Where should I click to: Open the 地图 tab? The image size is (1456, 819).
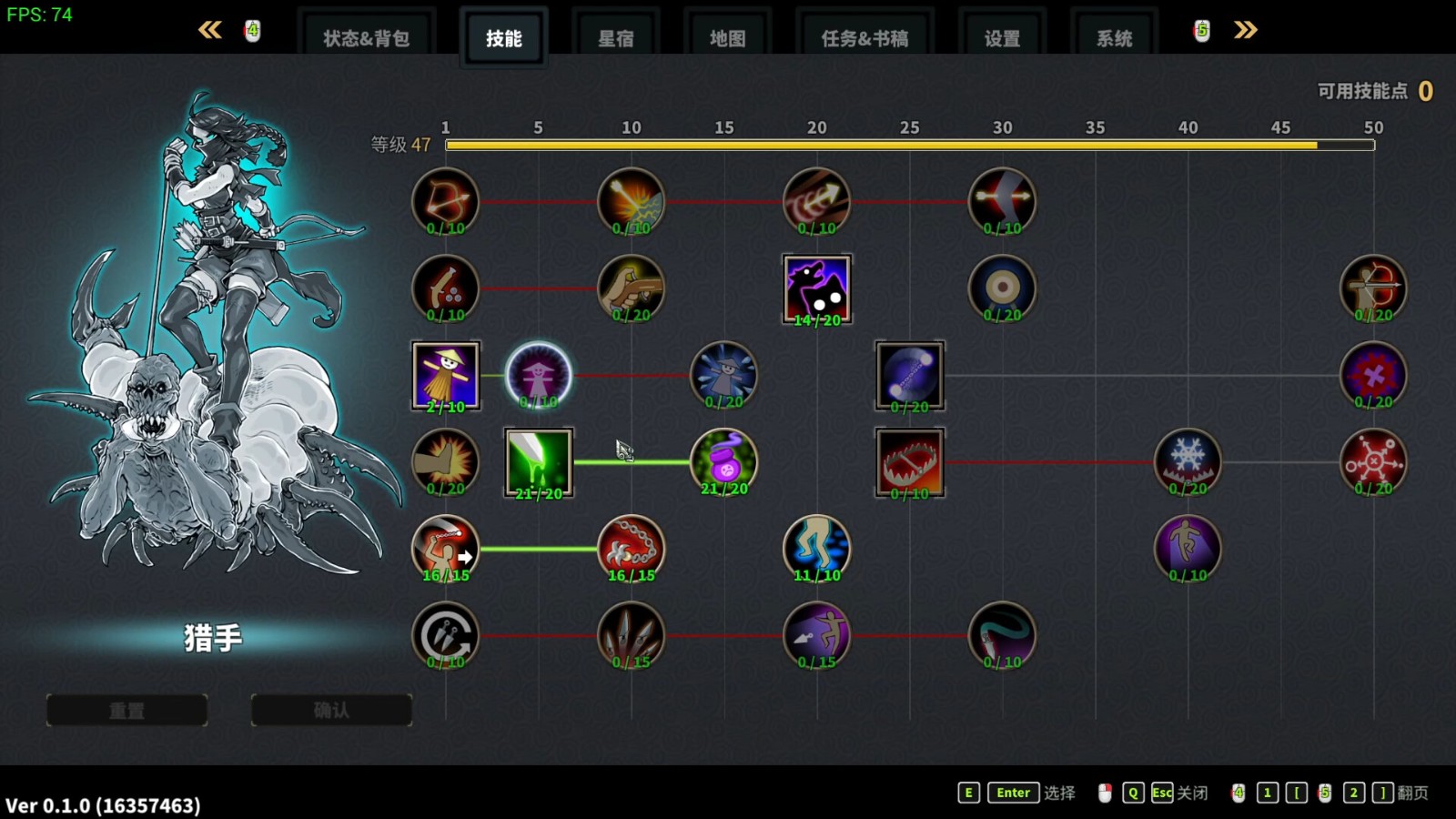(727, 37)
